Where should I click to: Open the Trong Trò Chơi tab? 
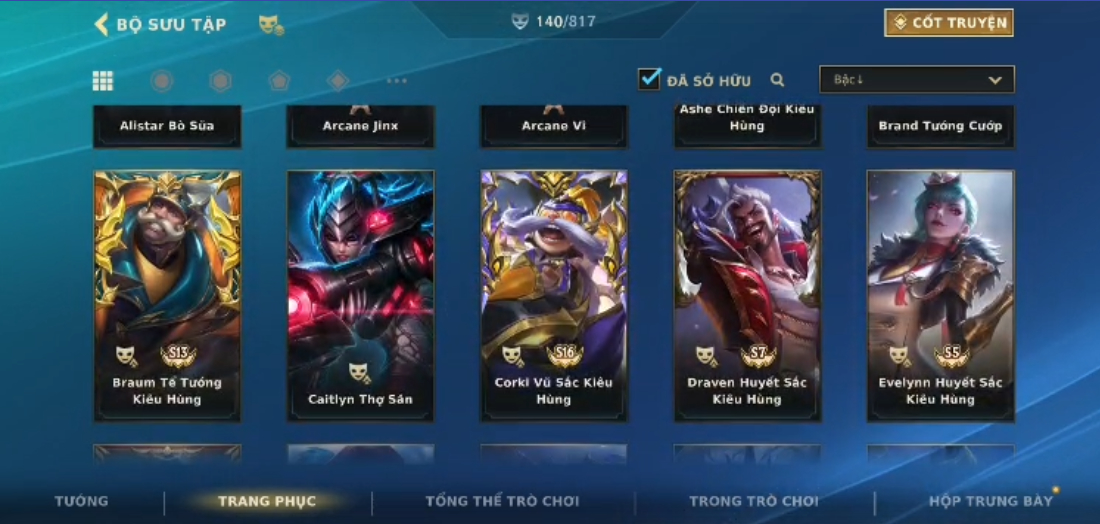click(x=754, y=501)
